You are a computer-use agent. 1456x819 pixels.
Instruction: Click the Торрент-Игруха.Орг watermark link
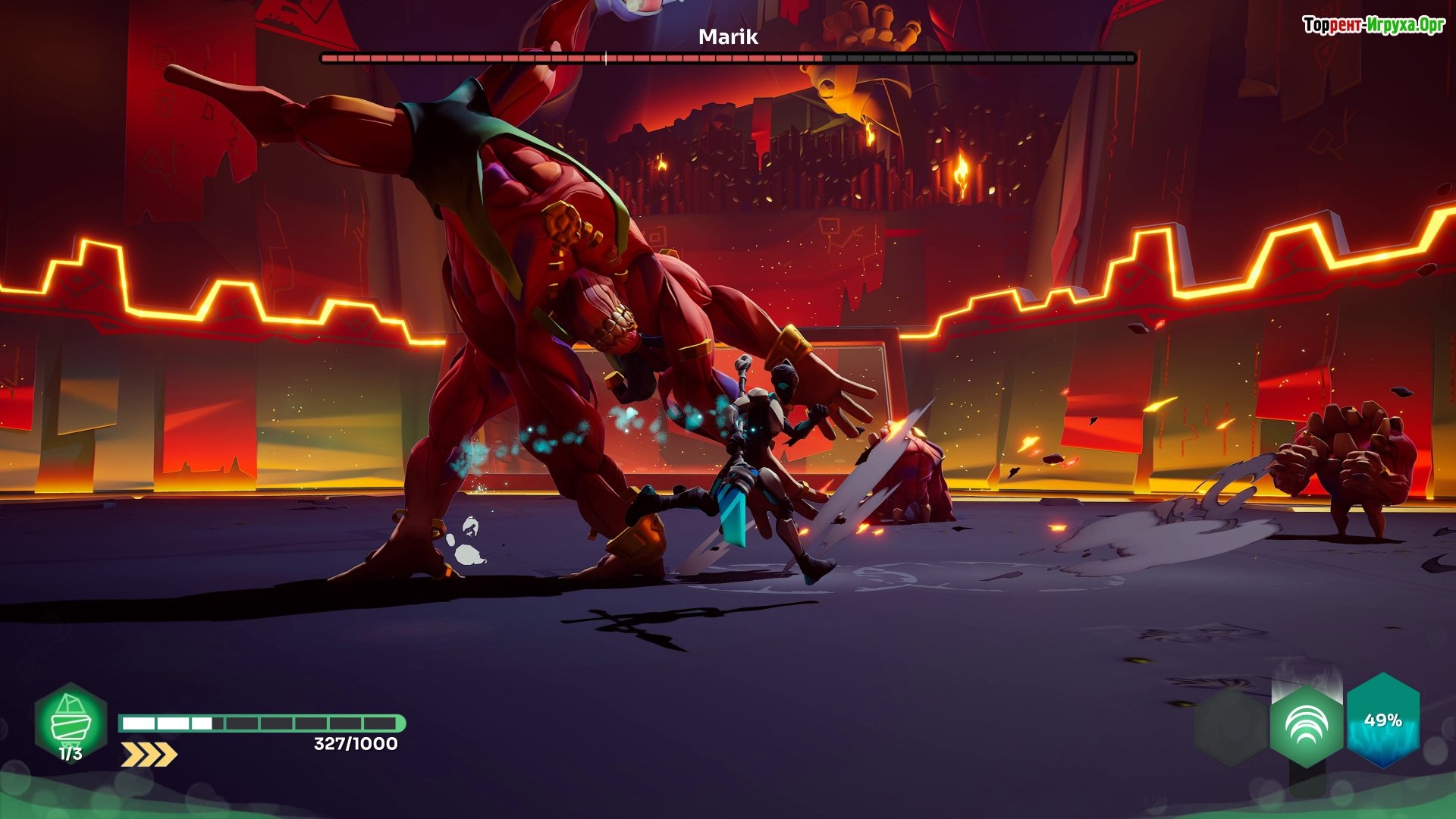click(1373, 25)
